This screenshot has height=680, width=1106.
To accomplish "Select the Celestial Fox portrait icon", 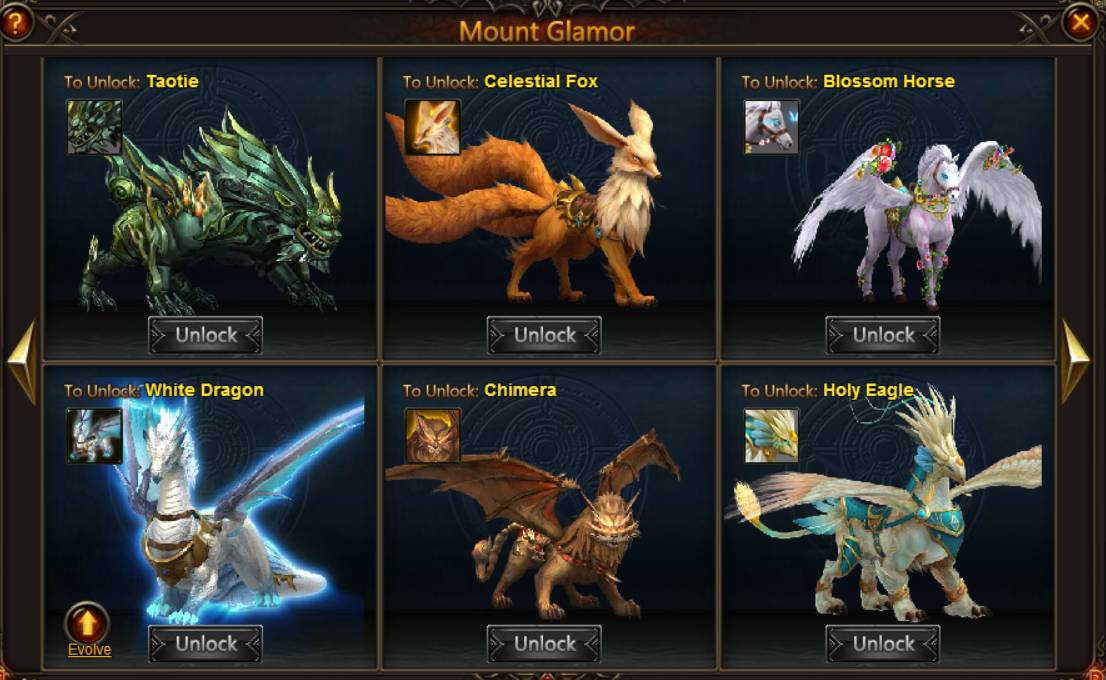I will [432, 127].
